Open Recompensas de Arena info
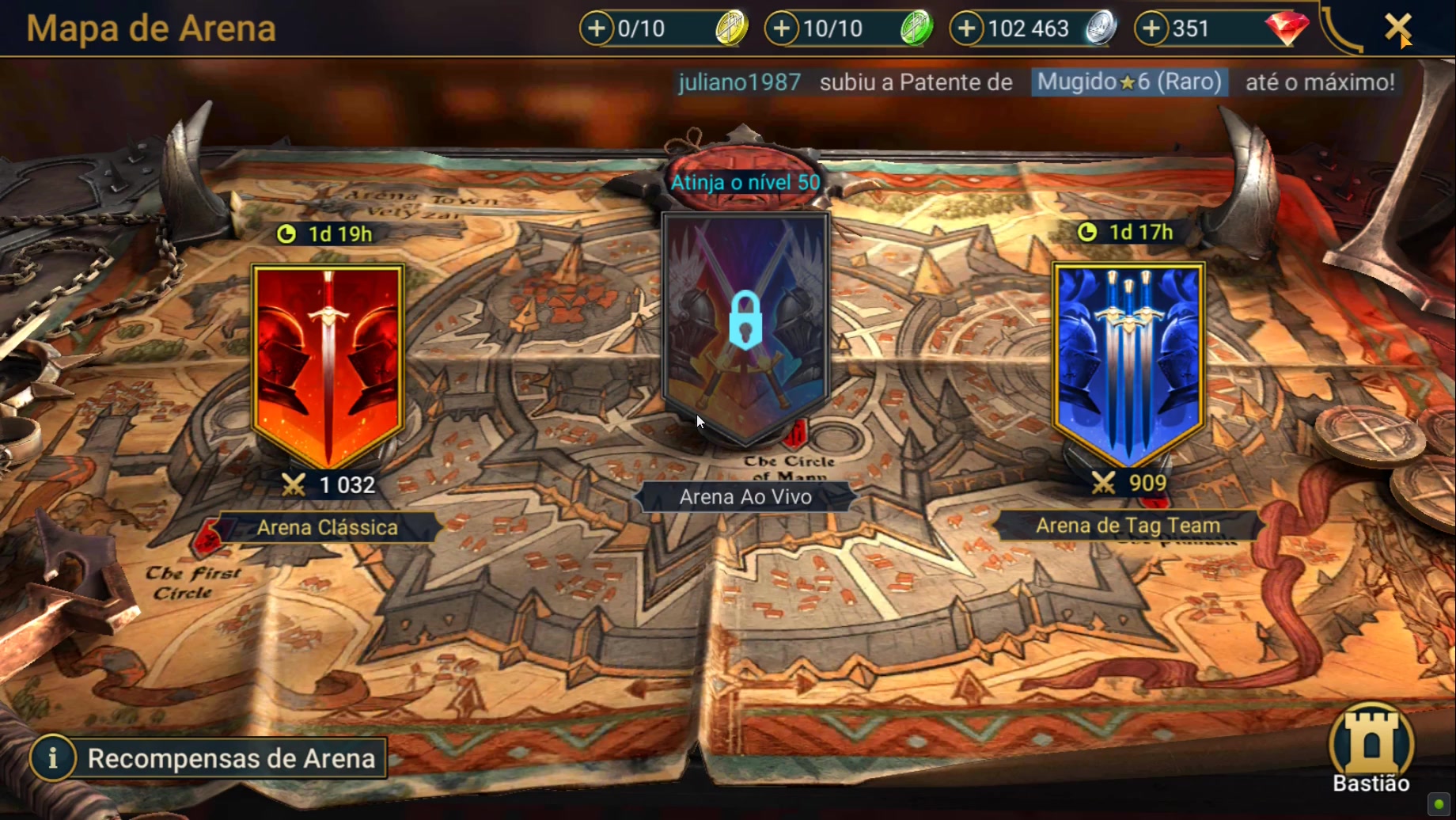Screen dimensions: 1456x820 209,757
